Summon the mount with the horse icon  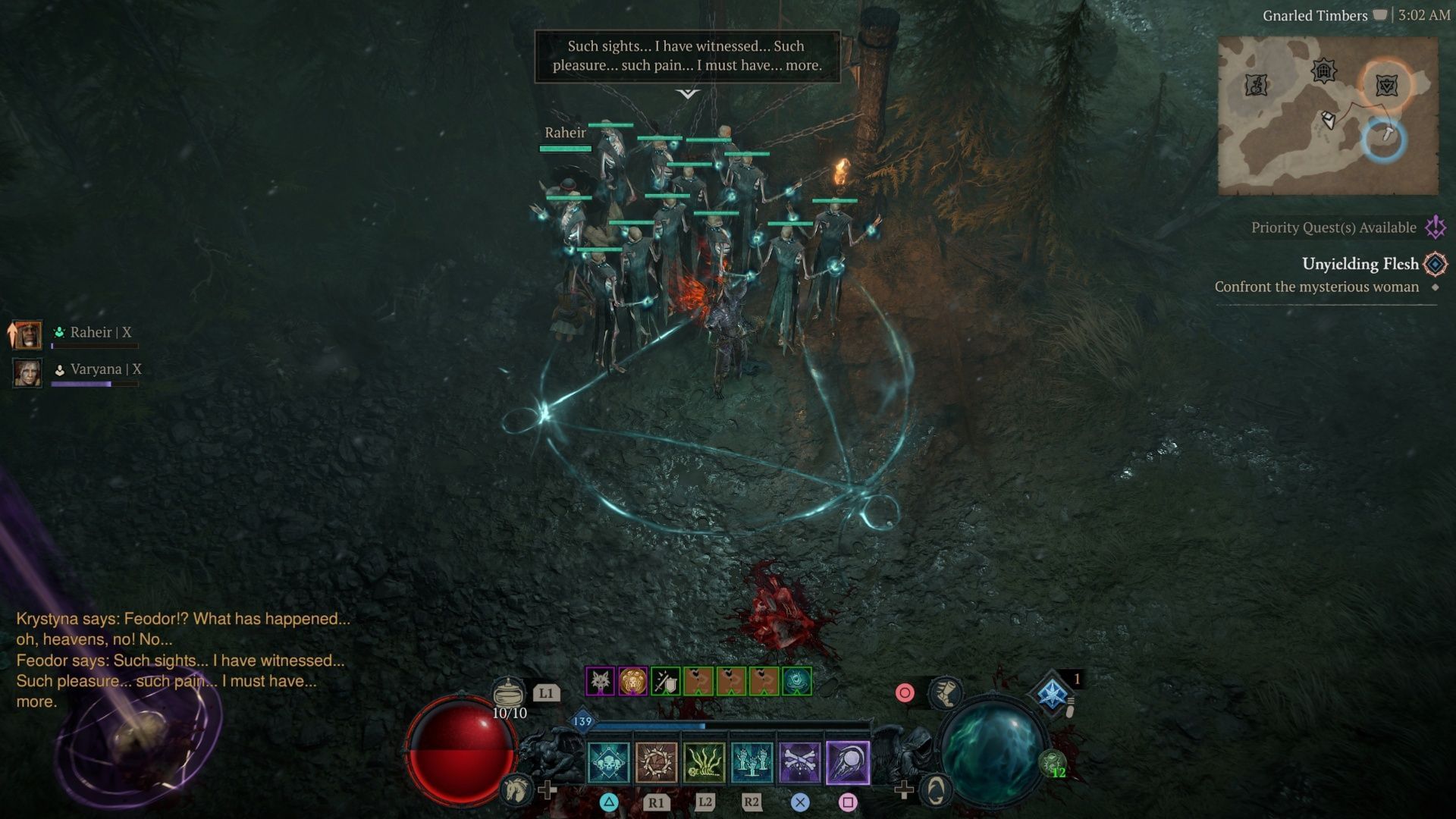[x=516, y=789]
